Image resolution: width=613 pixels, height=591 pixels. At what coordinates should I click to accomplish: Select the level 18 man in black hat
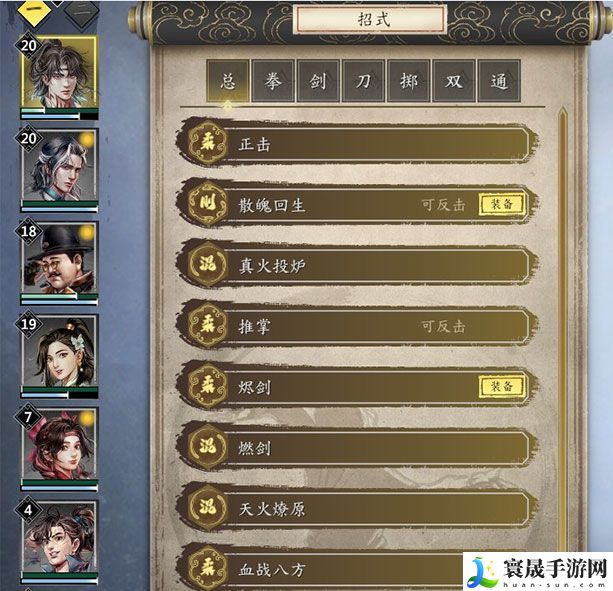point(59,260)
